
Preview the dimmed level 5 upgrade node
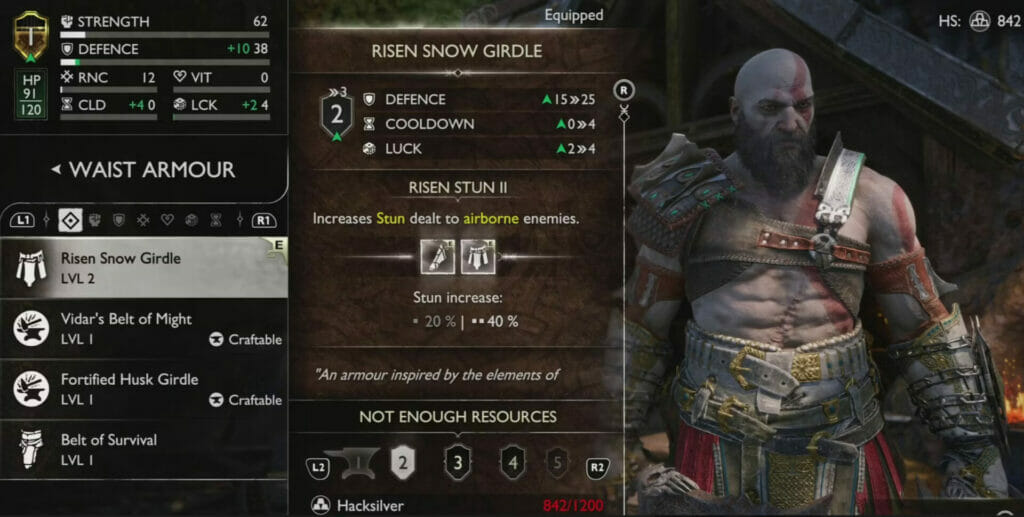point(558,462)
